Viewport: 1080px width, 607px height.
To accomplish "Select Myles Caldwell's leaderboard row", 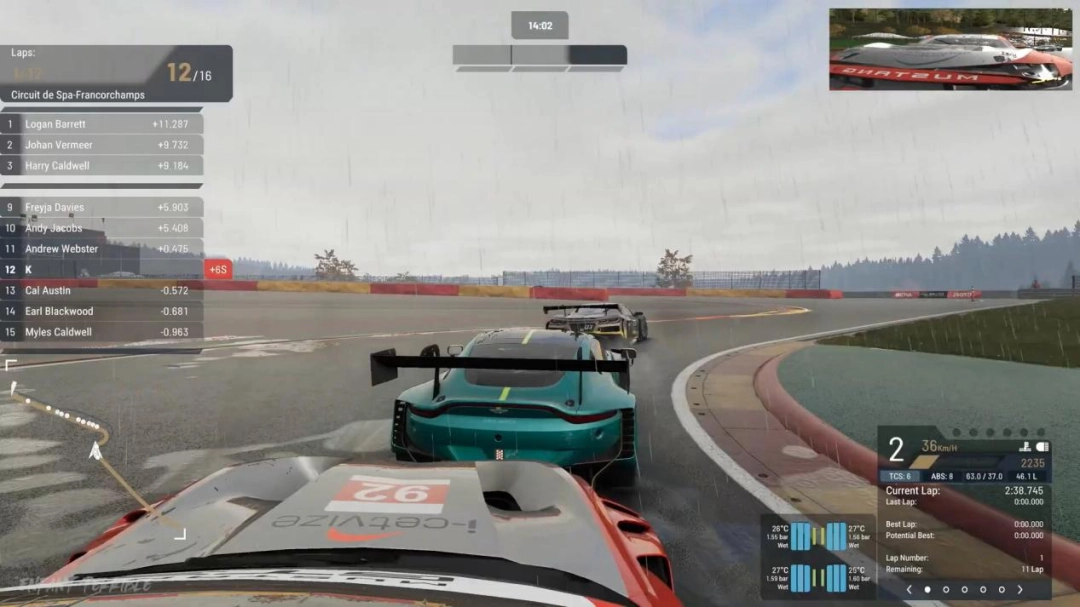I will (x=101, y=332).
